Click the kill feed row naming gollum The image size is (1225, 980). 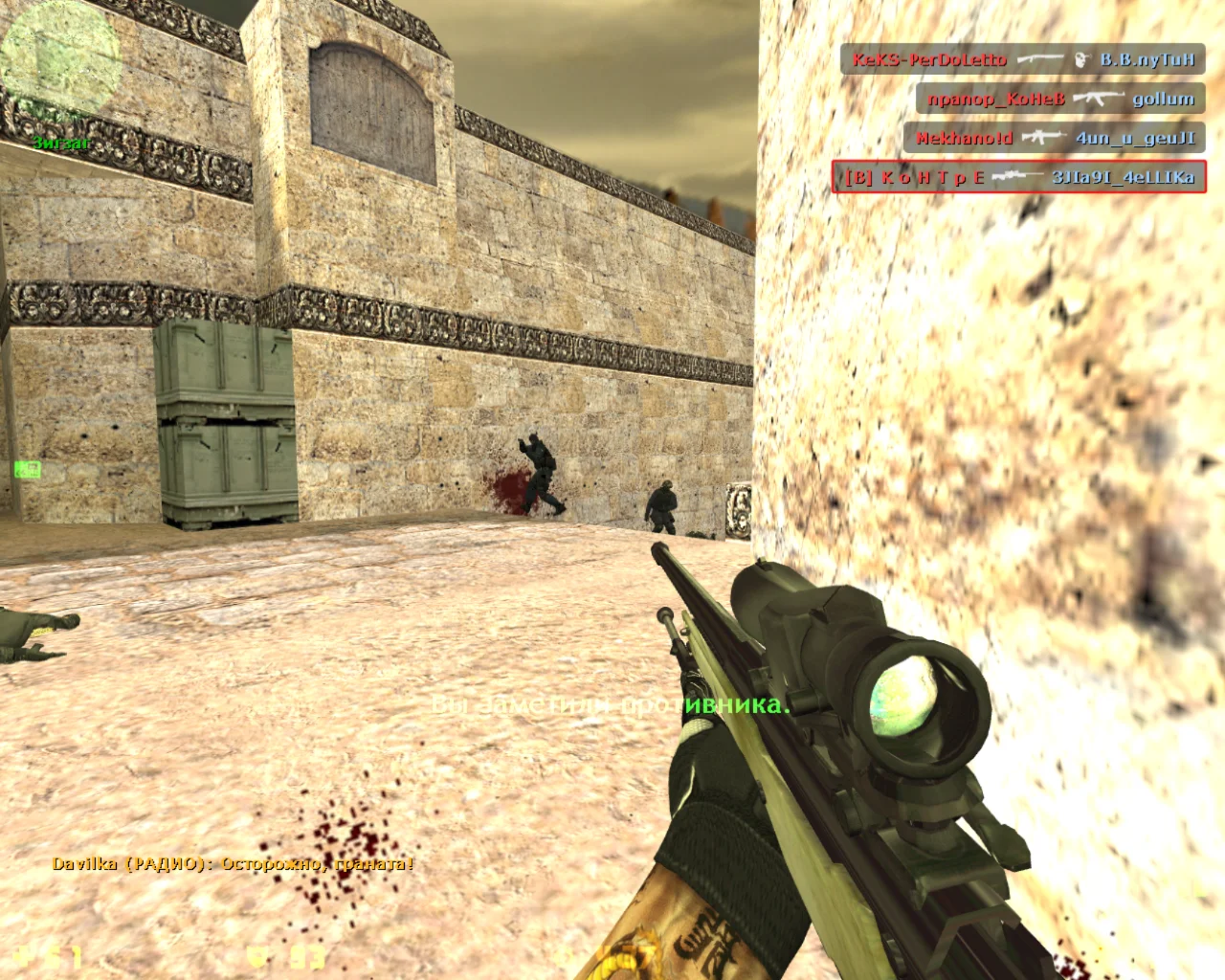(x=1059, y=99)
